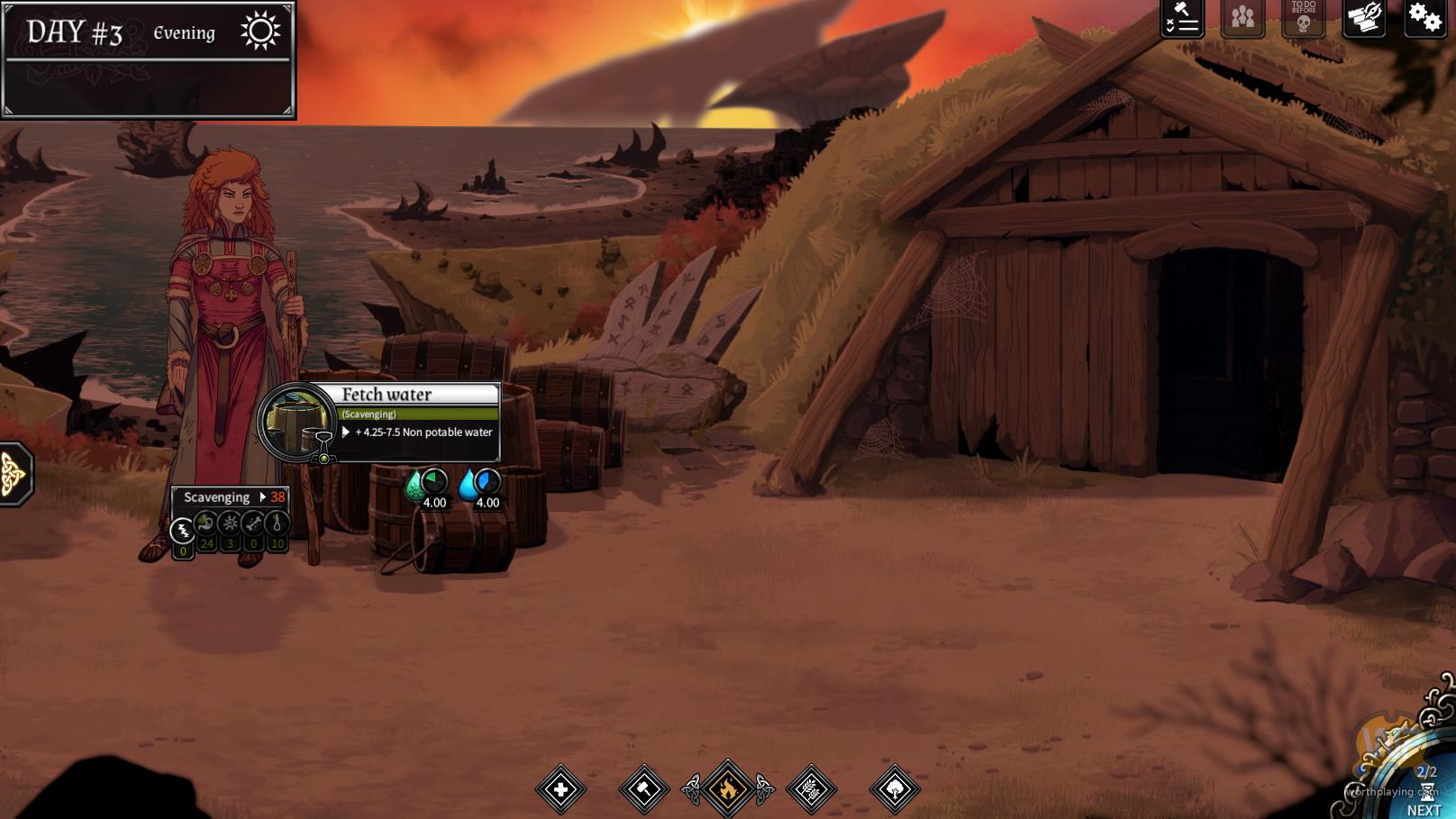Open the task checklist with hammer icon
The height and width of the screenshot is (819, 1456).
[x=1182, y=19]
